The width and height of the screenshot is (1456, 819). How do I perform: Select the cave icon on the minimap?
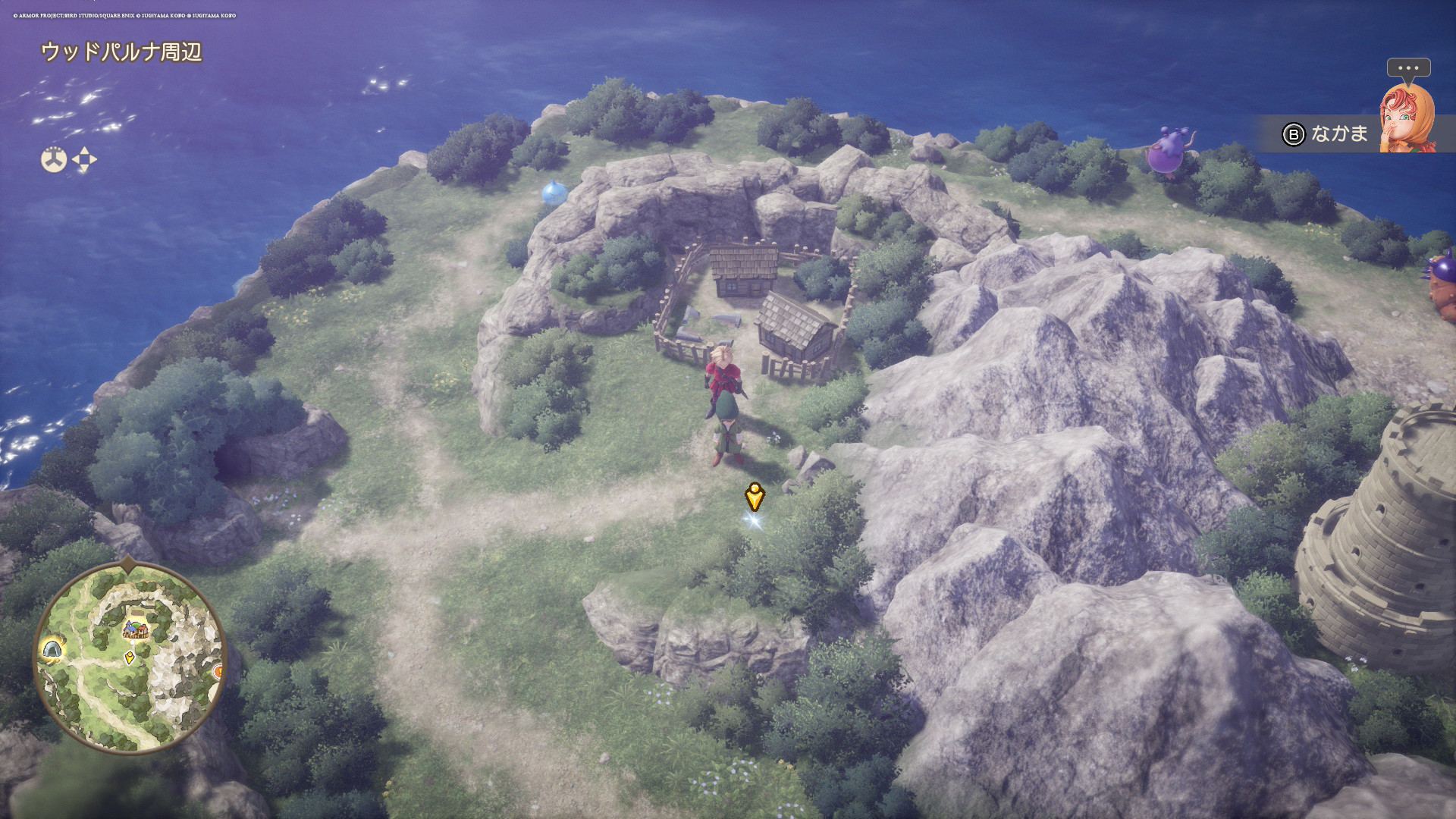[x=52, y=650]
